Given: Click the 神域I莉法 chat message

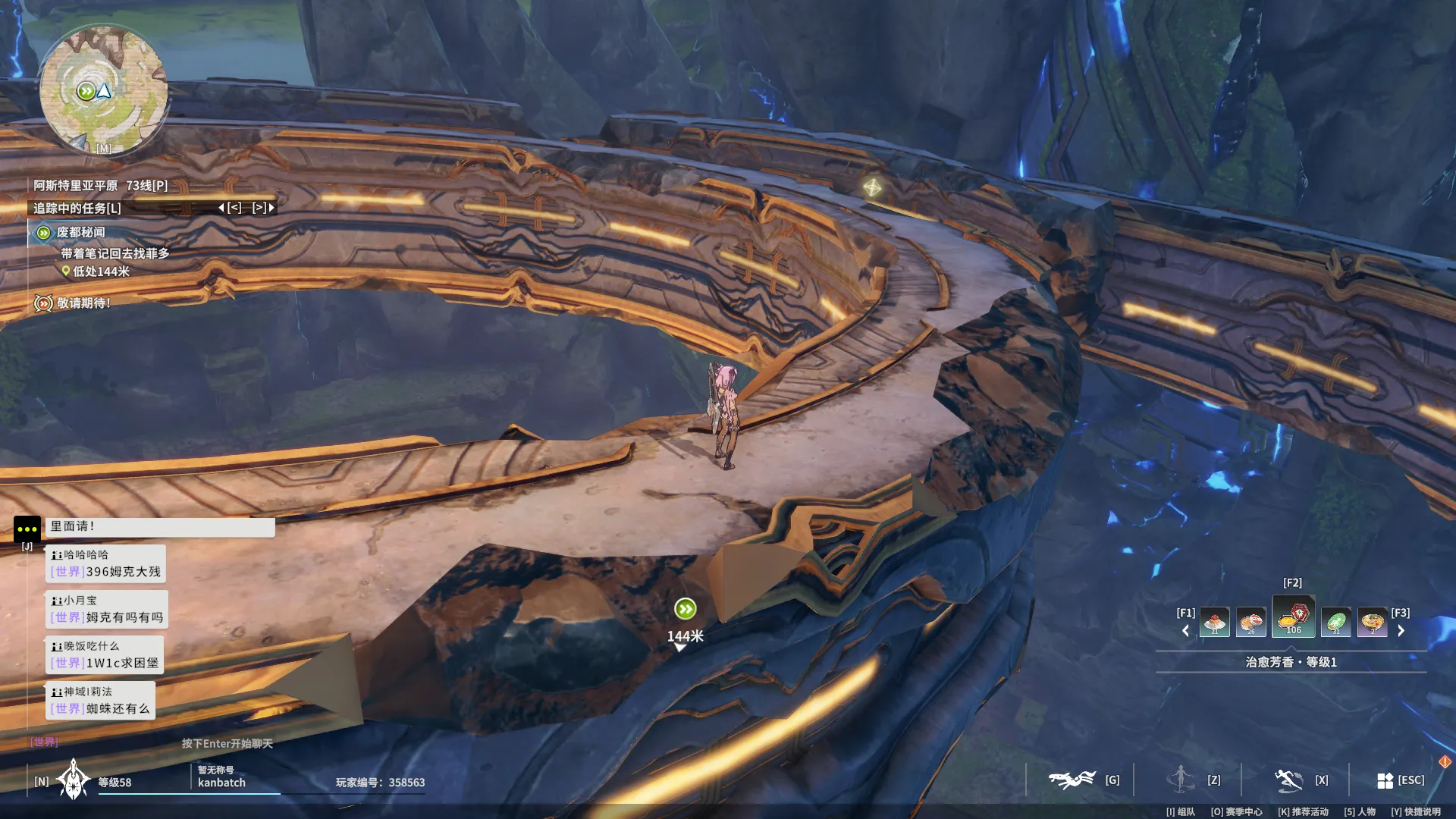Looking at the screenshot, I should (x=100, y=701).
